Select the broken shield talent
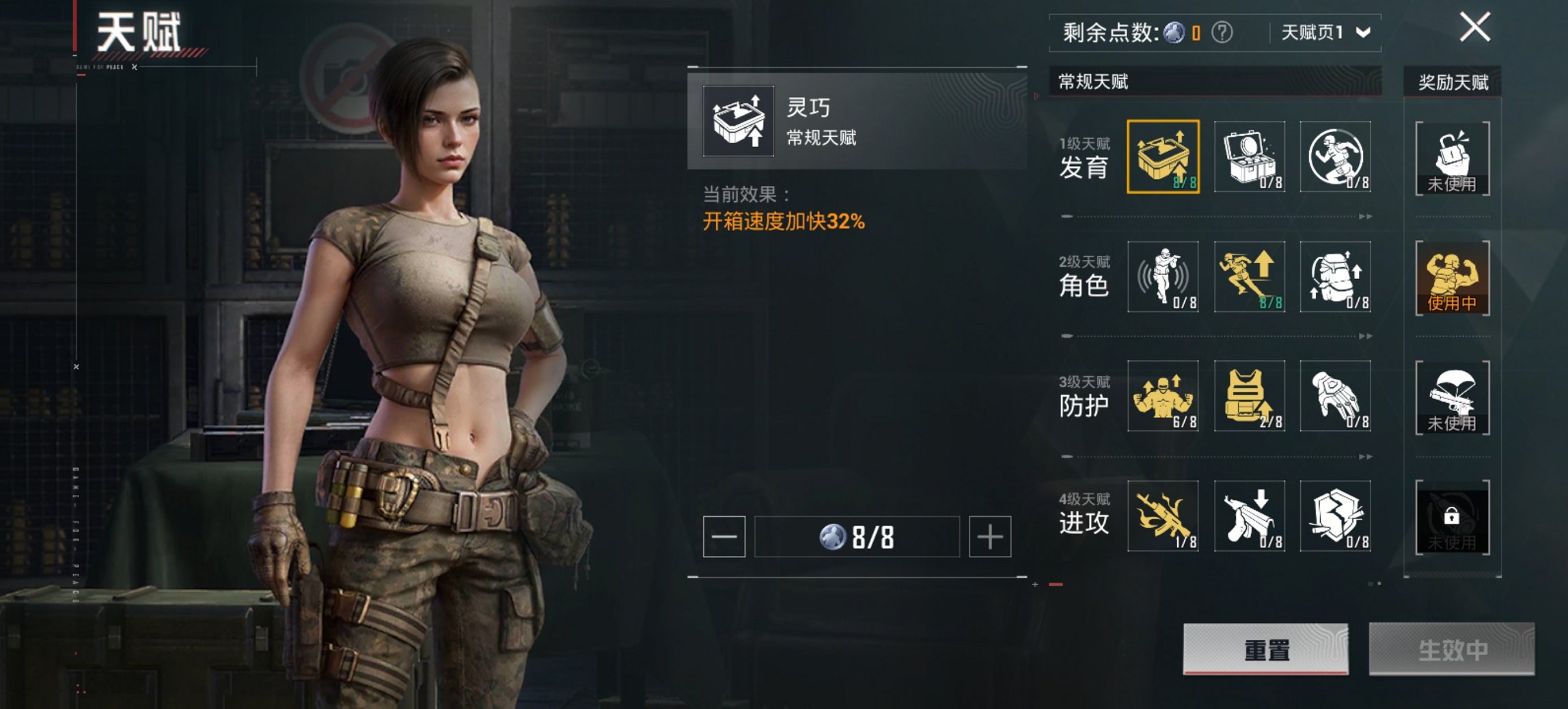This screenshot has width=1568, height=709. (1335, 516)
